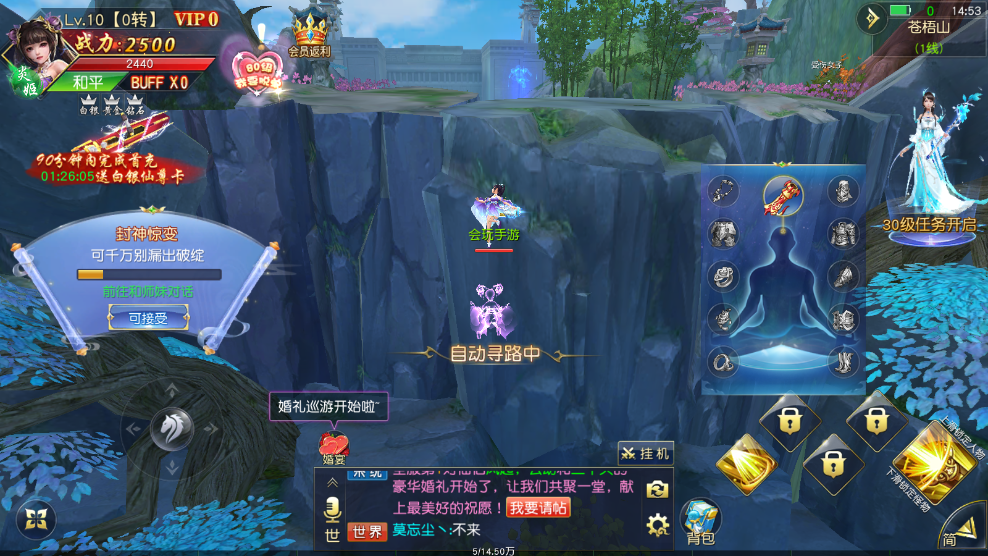Image resolution: width=988 pixels, height=556 pixels.
Task: Activate the chat microphone voice input
Action: [x=331, y=510]
